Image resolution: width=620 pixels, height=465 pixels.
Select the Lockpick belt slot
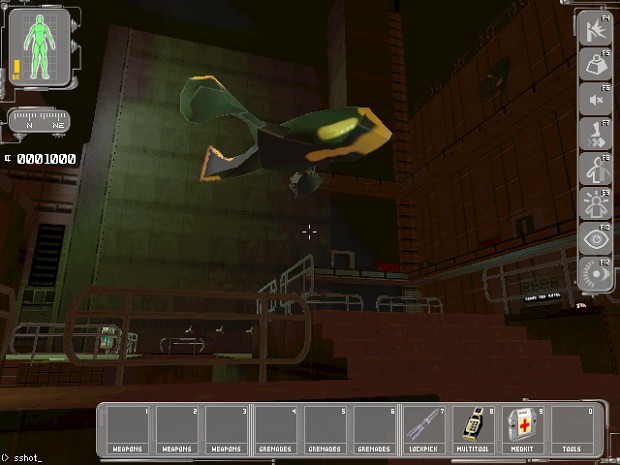[426, 428]
